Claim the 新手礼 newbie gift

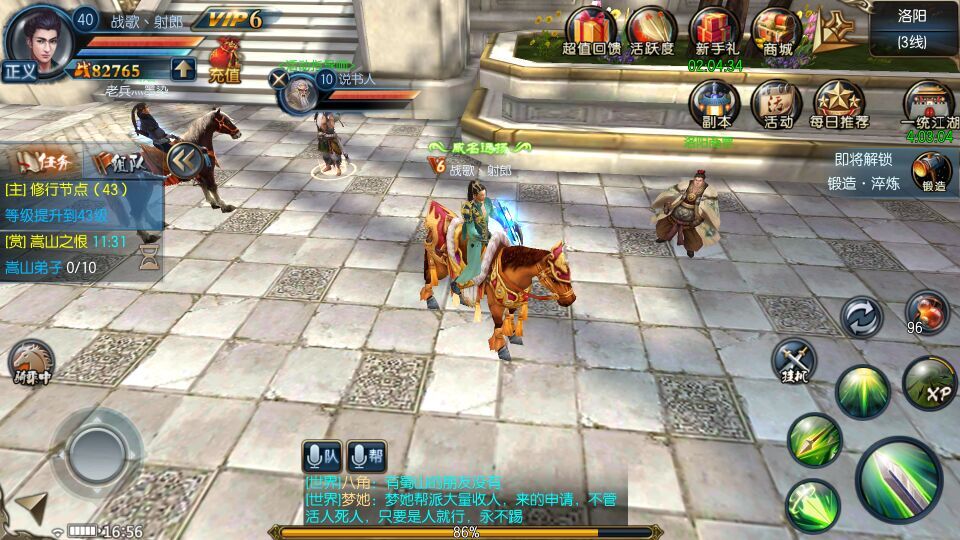coord(715,31)
